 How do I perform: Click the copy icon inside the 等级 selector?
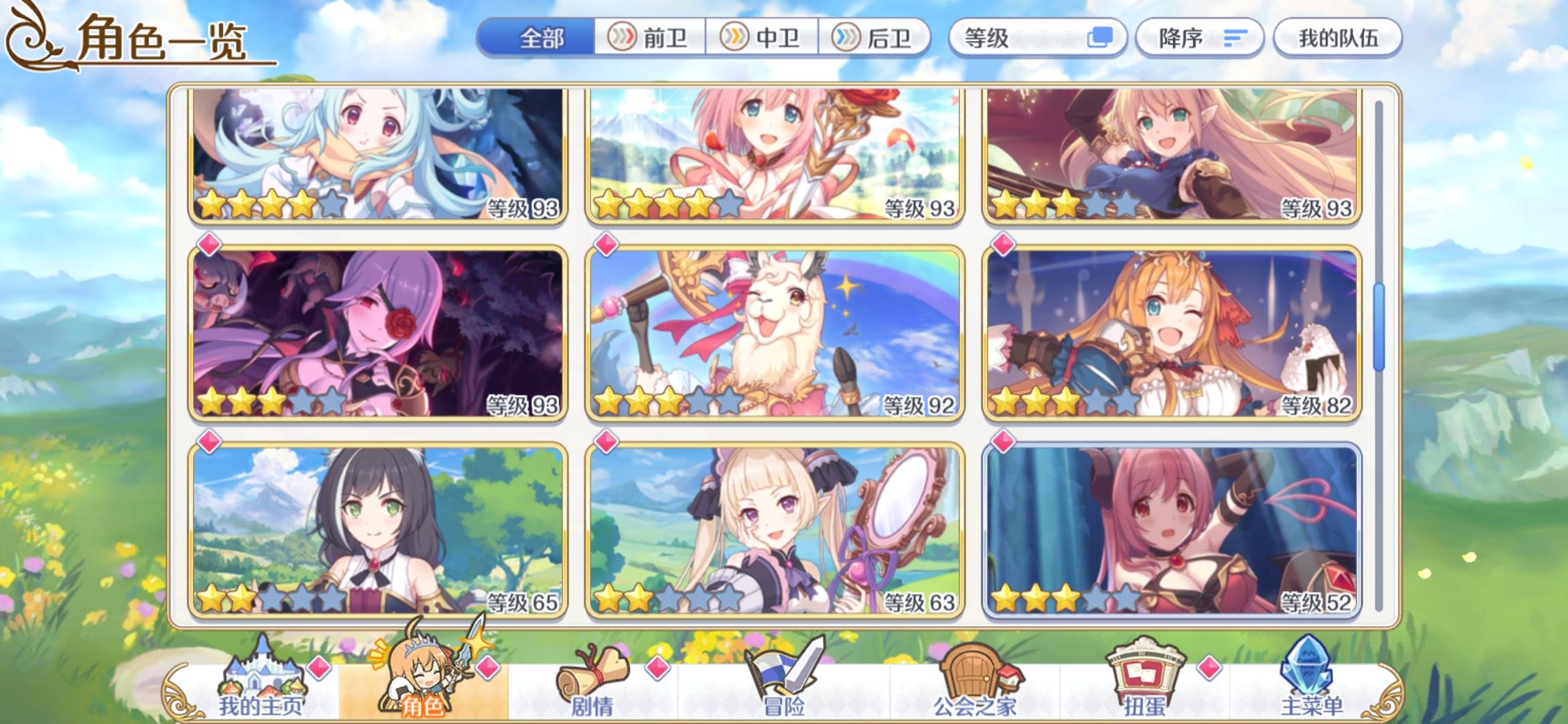click(x=1099, y=38)
